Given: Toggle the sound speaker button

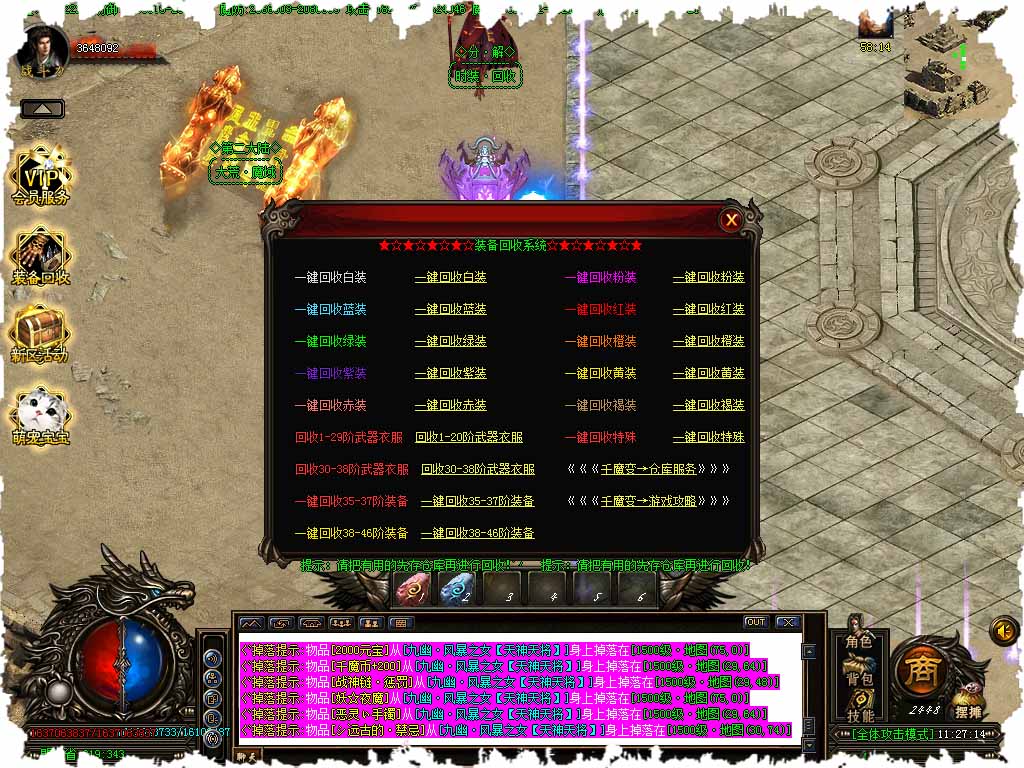Looking at the screenshot, I should 1003,630.
